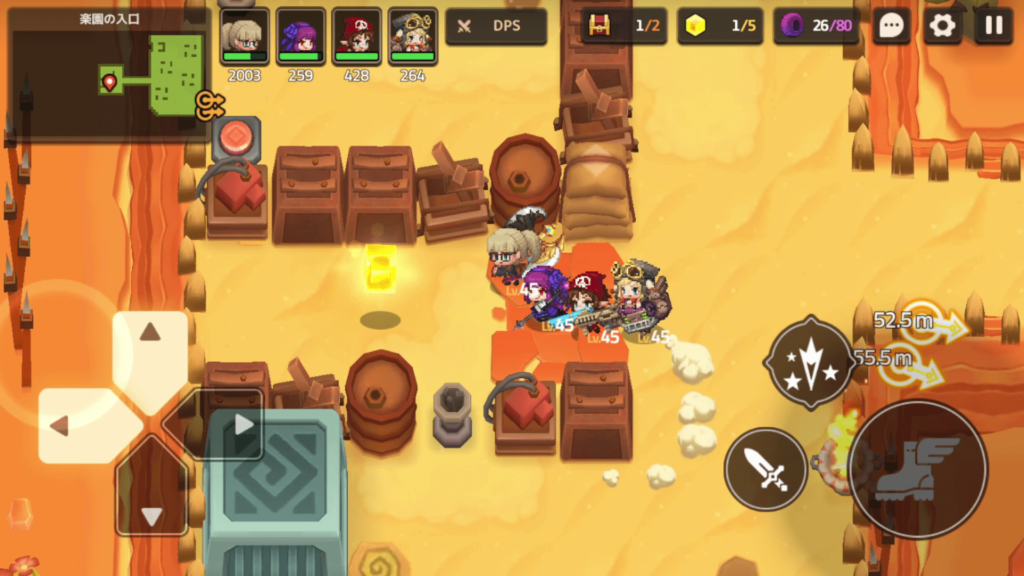Pause the game

point(993,27)
